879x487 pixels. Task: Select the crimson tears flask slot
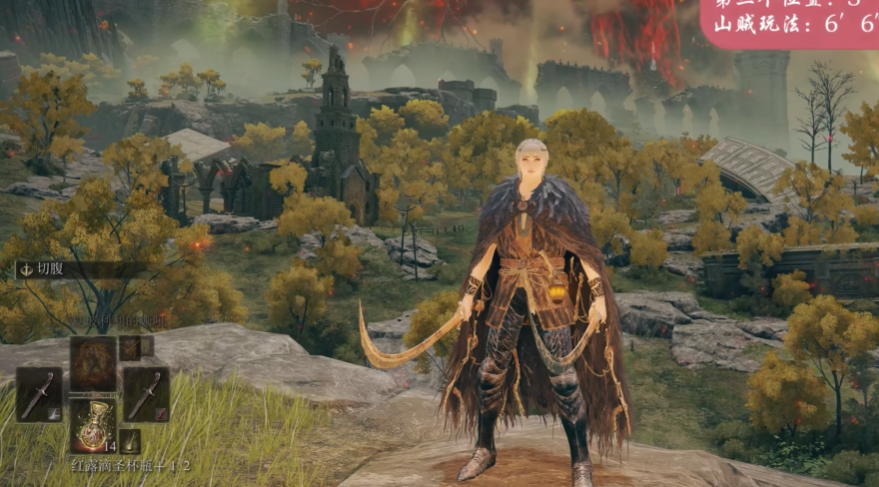[x=93, y=424]
